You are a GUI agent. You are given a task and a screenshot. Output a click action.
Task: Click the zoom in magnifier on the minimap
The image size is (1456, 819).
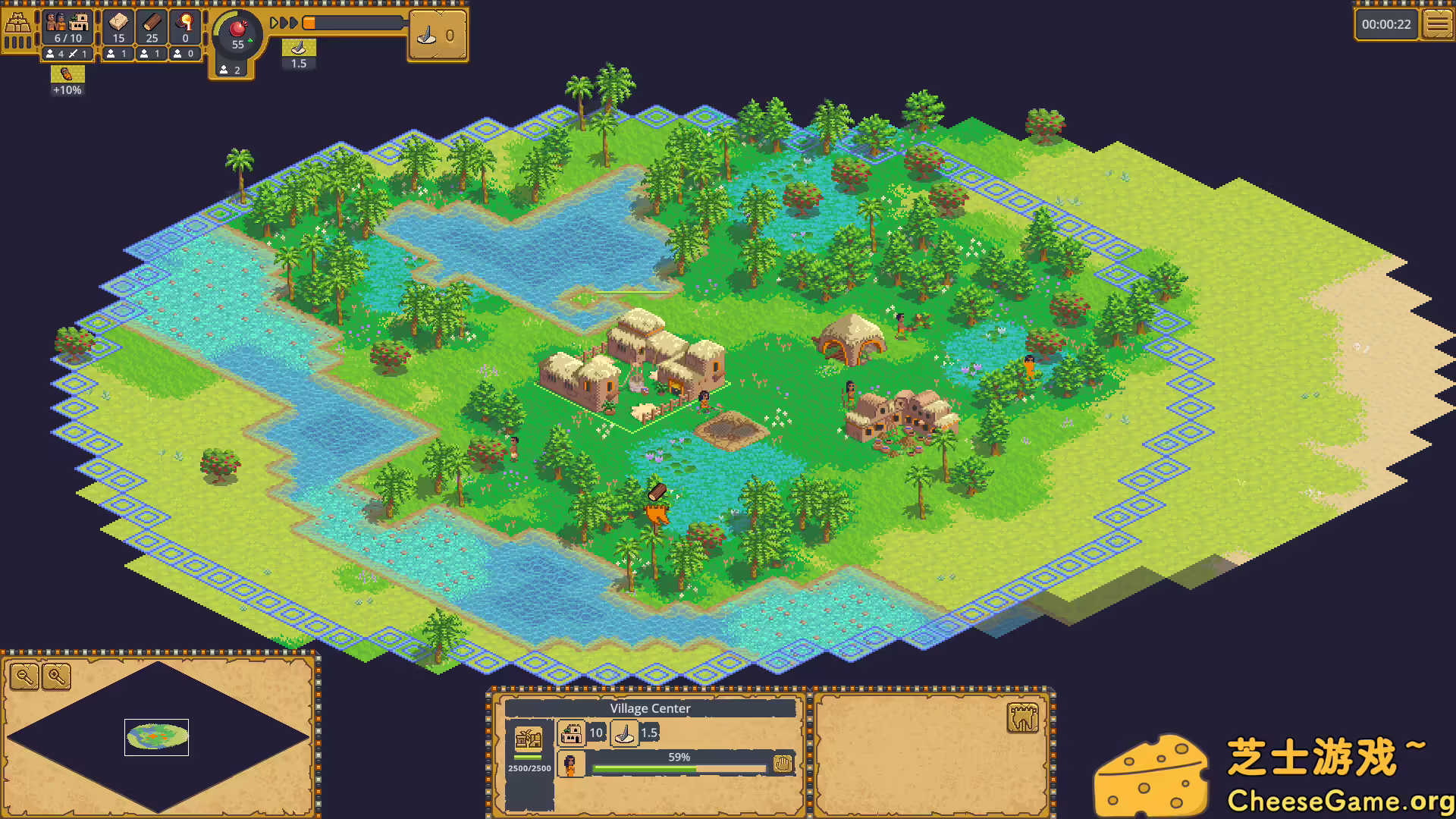57,677
